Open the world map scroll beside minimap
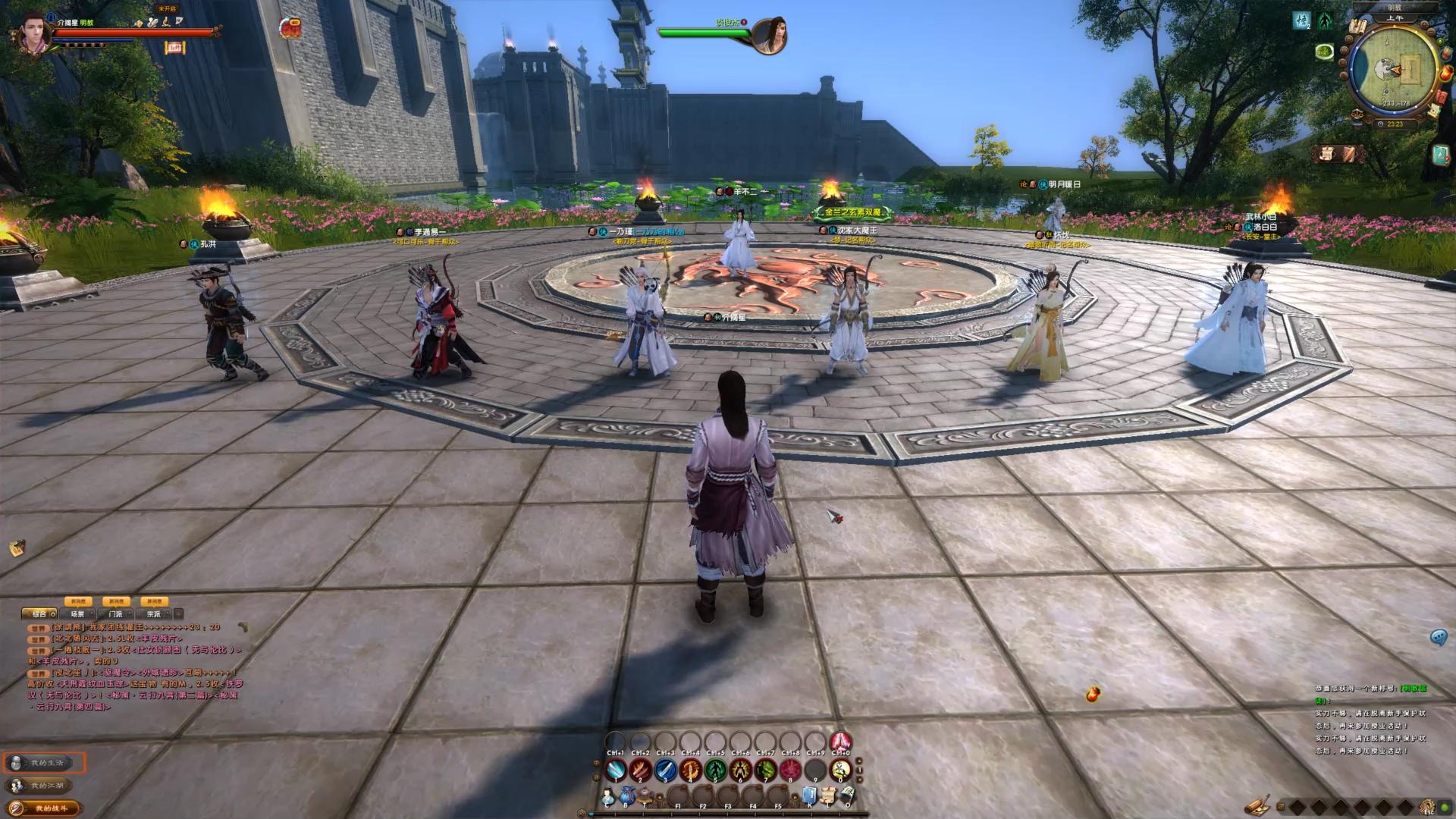 click(1357, 27)
